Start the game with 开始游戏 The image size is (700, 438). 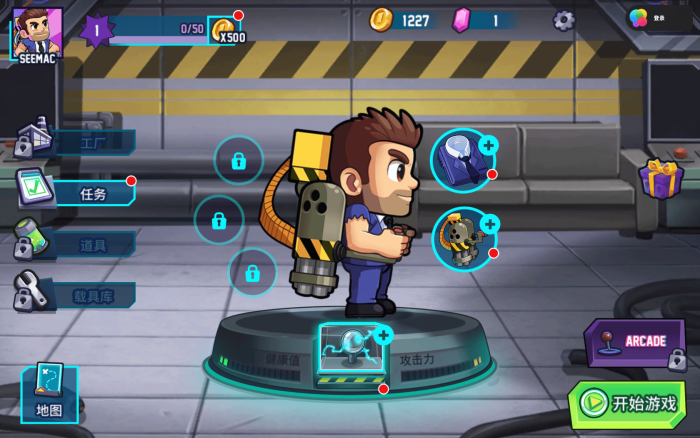tap(627, 403)
